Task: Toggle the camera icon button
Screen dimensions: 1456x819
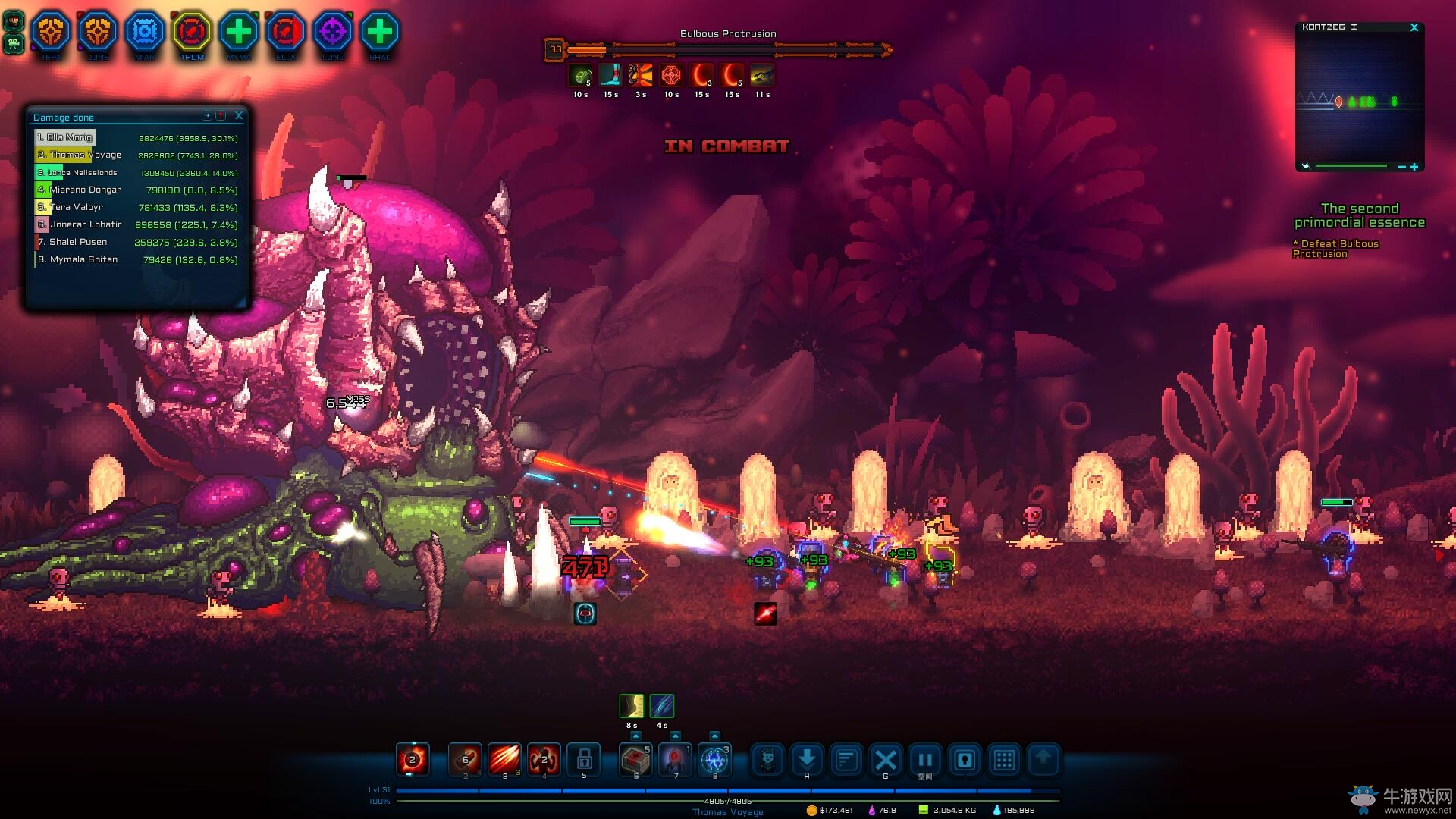Action: click(965, 760)
